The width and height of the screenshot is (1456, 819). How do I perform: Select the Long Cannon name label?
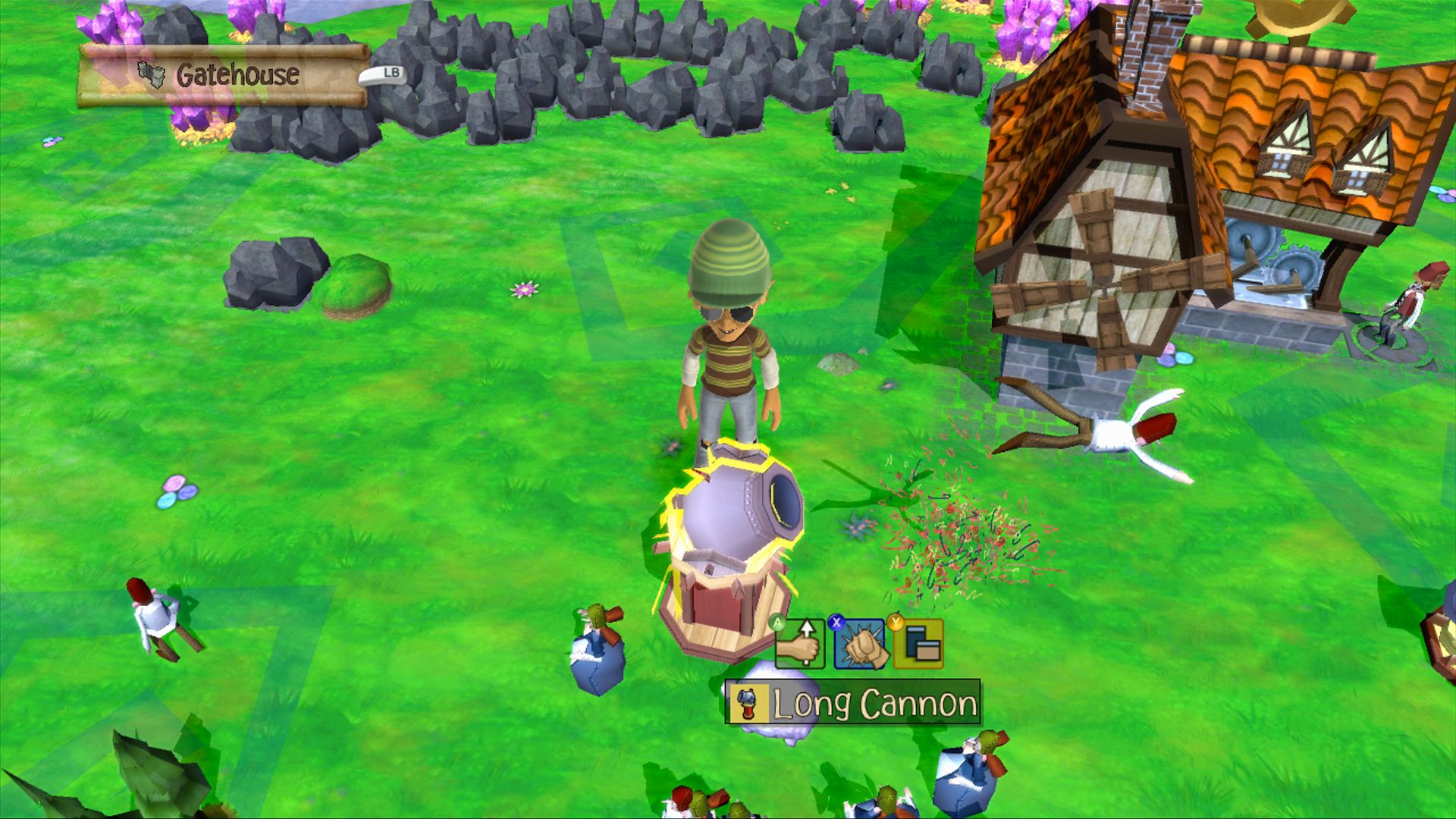pos(852,703)
